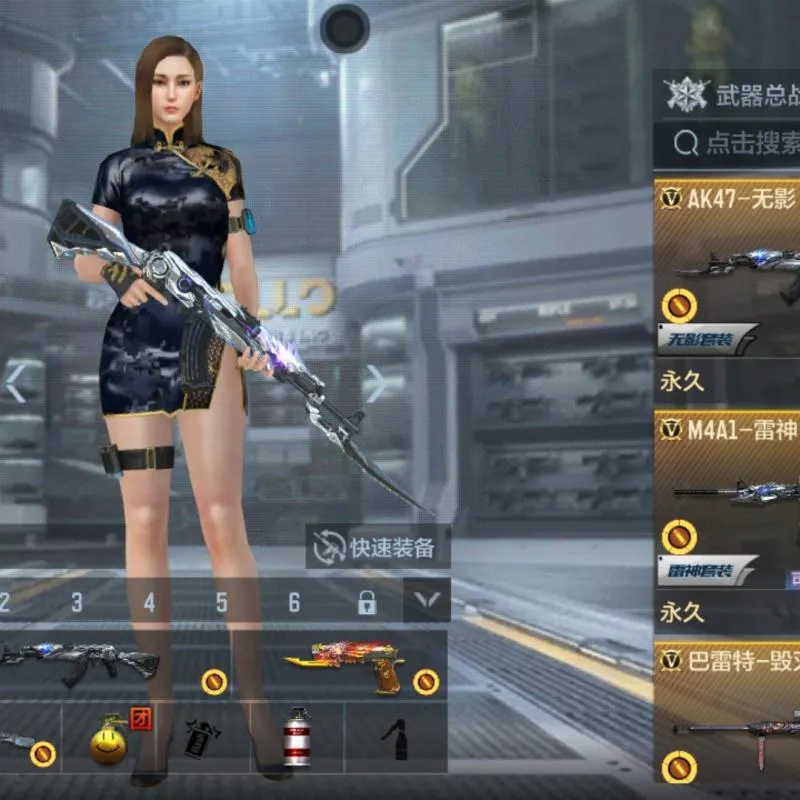This screenshot has width=800, height=800.
Task: Tap the 快速装备 quick equip button
Action: pyautogui.click(x=377, y=547)
